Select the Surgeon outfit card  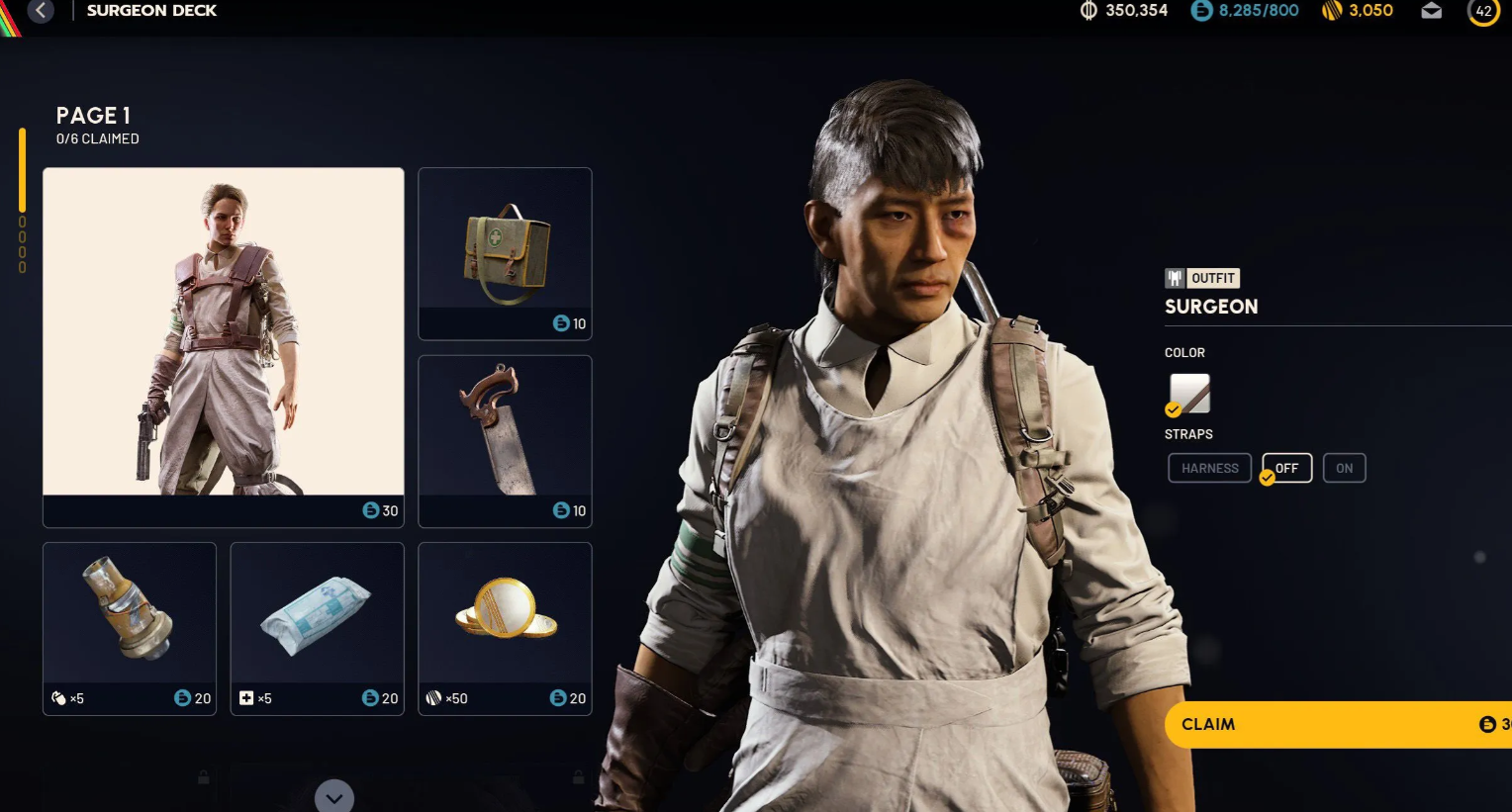coord(224,346)
